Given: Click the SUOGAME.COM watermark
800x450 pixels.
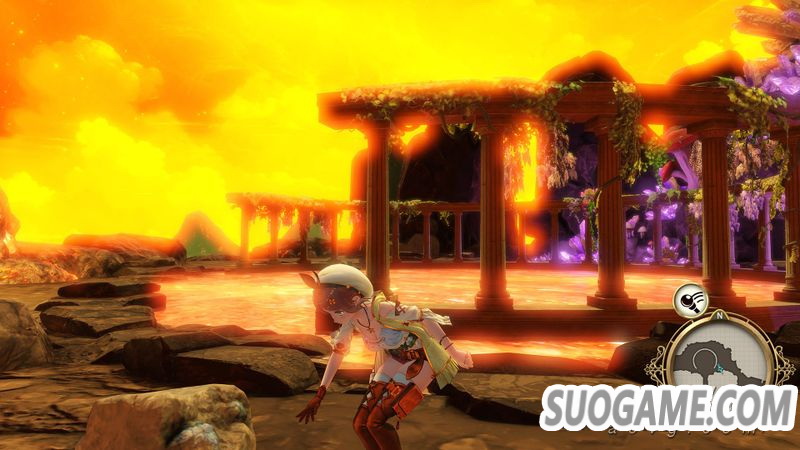Looking at the screenshot, I should click(669, 409).
